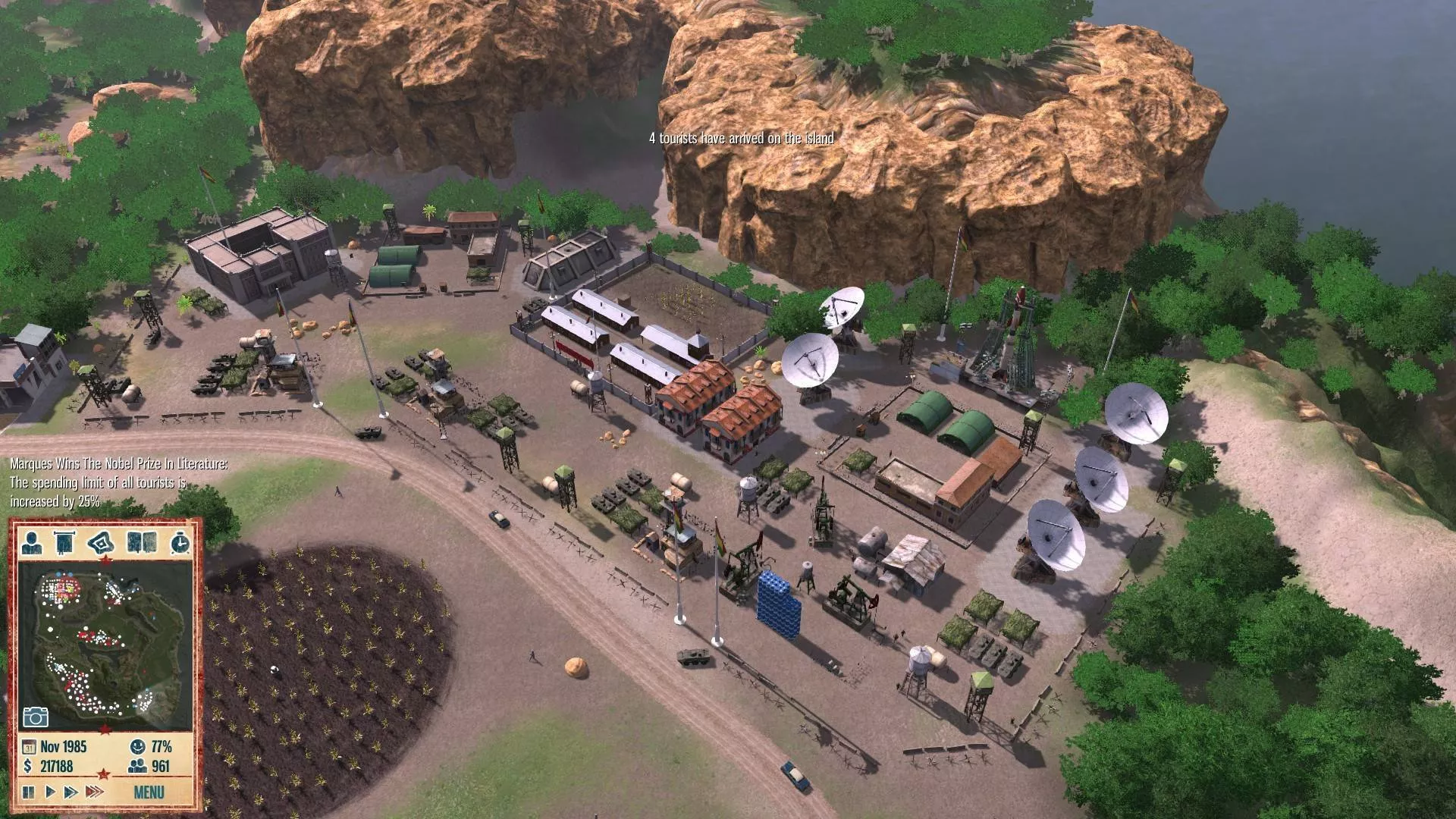Set game speed to double fast-forward
The width and height of the screenshot is (1456, 819).
[71, 792]
